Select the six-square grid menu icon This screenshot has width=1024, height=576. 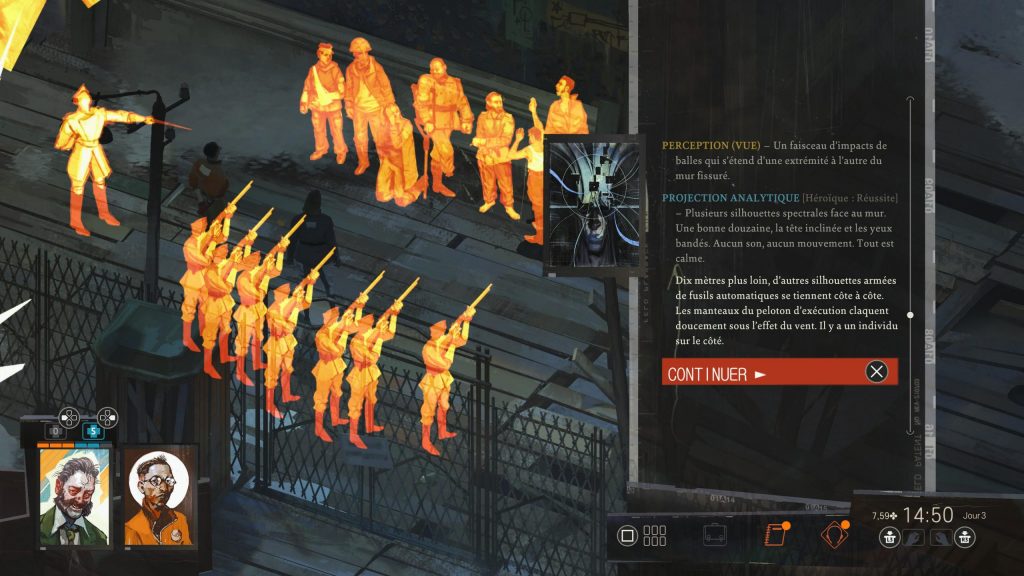point(655,535)
